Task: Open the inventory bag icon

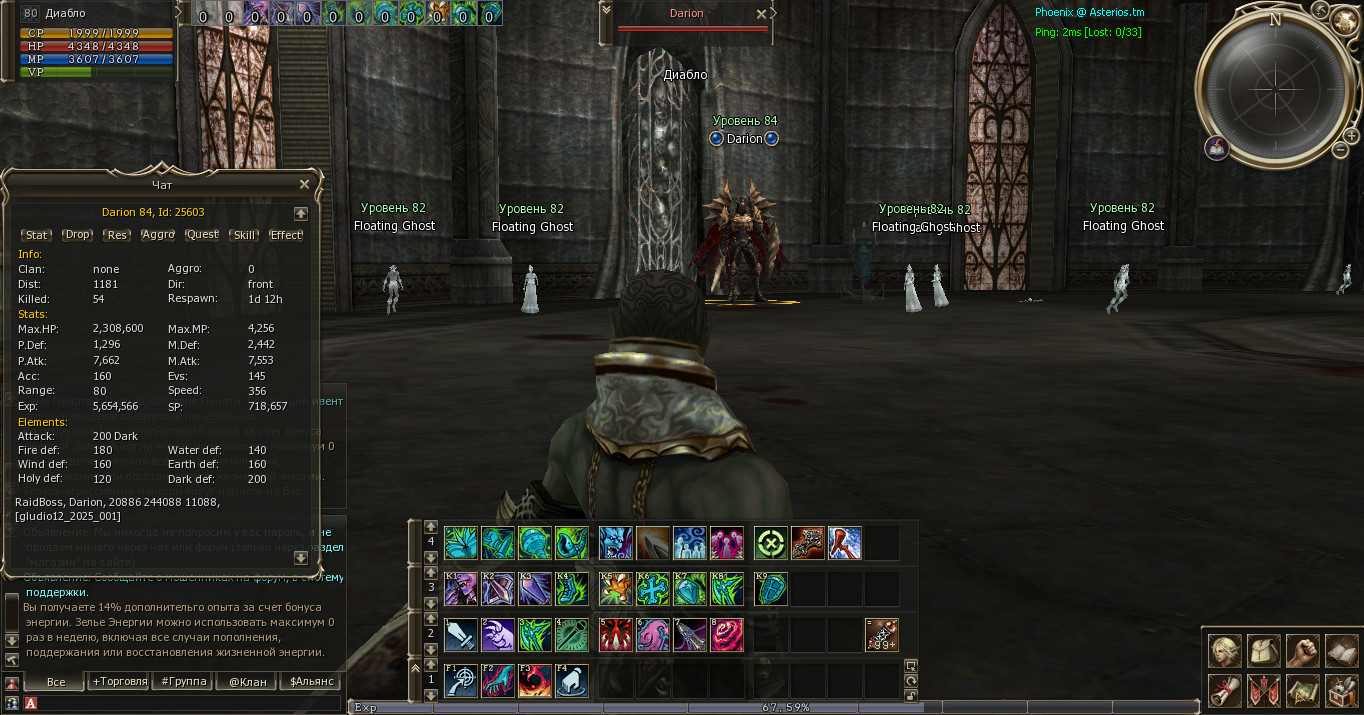Action: click(1263, 651)
